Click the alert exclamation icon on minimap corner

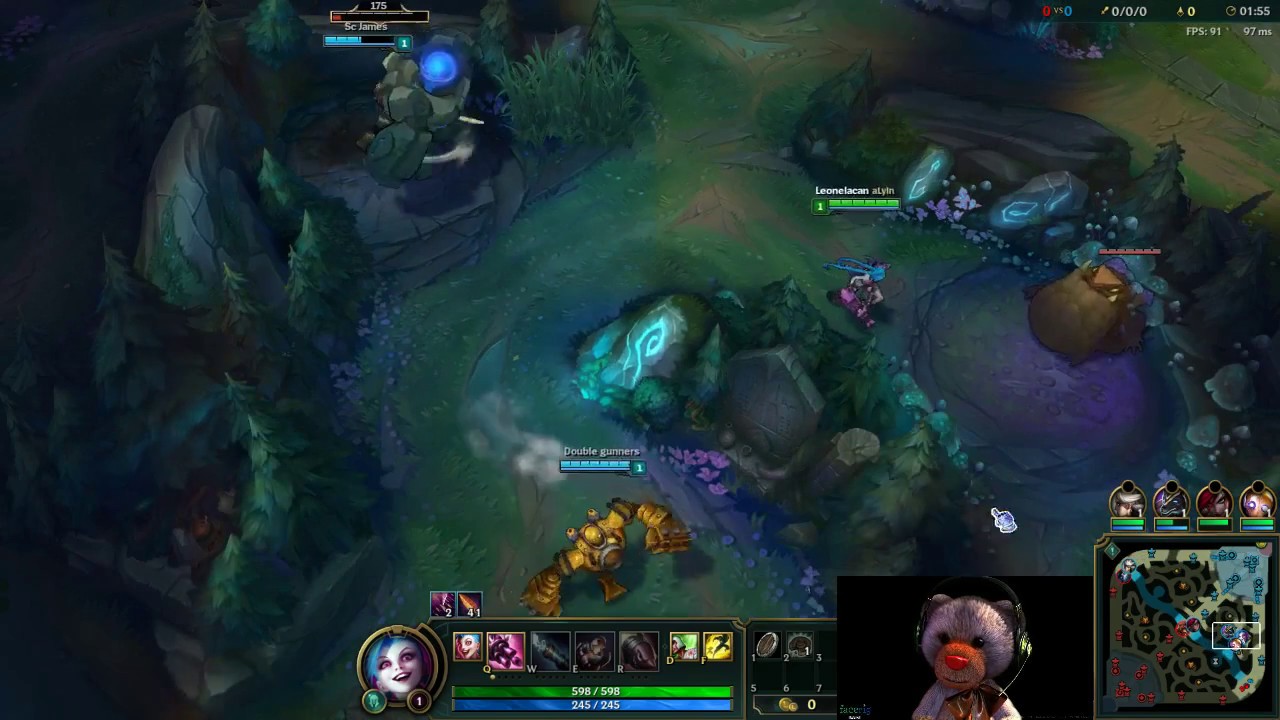pyautogui.click(x=1112, y=550)
